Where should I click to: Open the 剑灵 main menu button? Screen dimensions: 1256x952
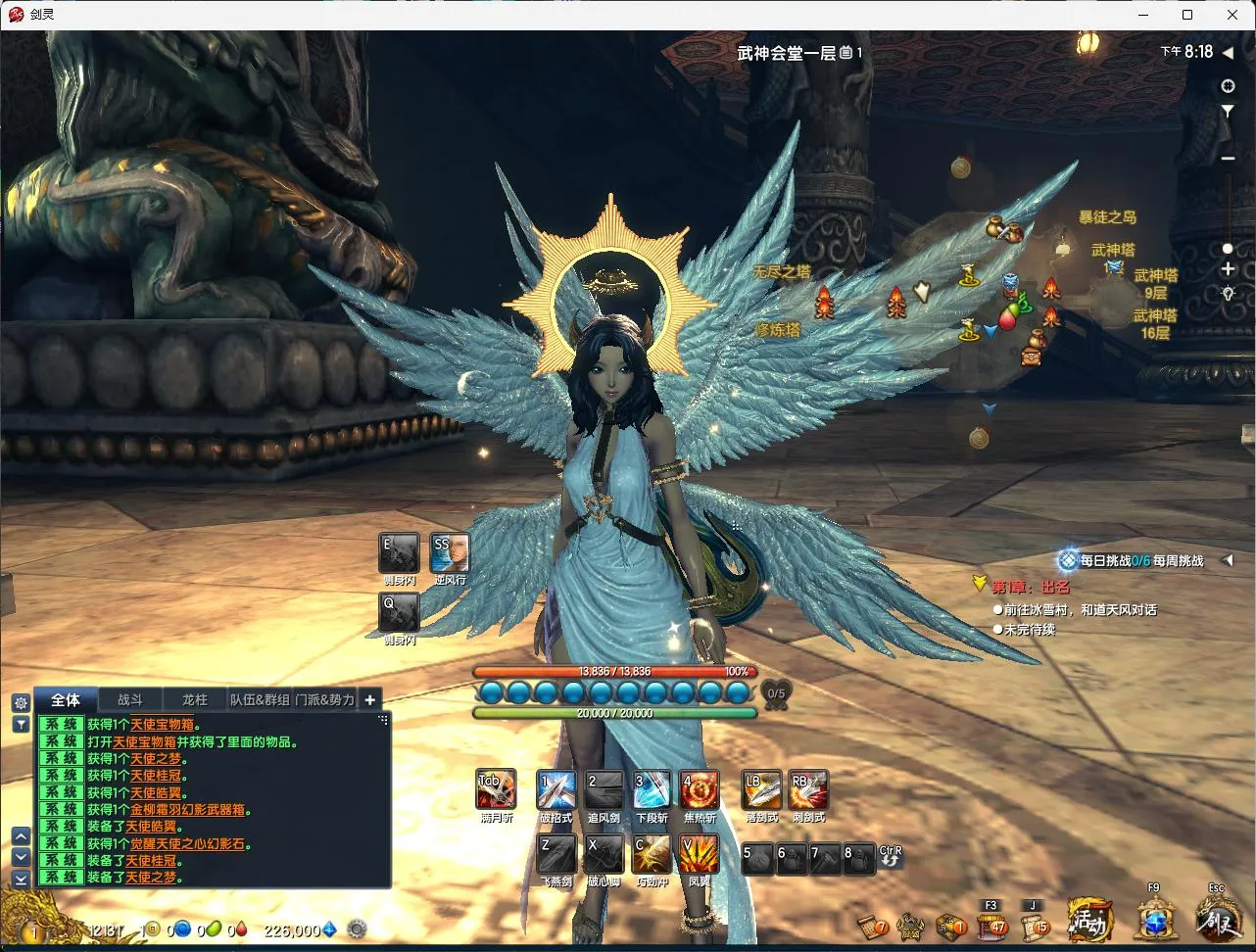1218,921
